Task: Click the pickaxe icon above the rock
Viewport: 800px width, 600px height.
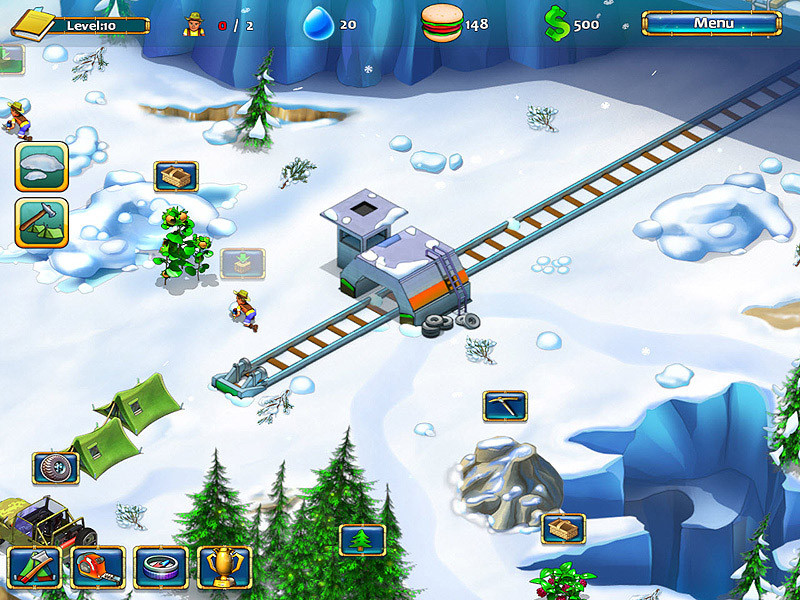Action: point(505,405)
